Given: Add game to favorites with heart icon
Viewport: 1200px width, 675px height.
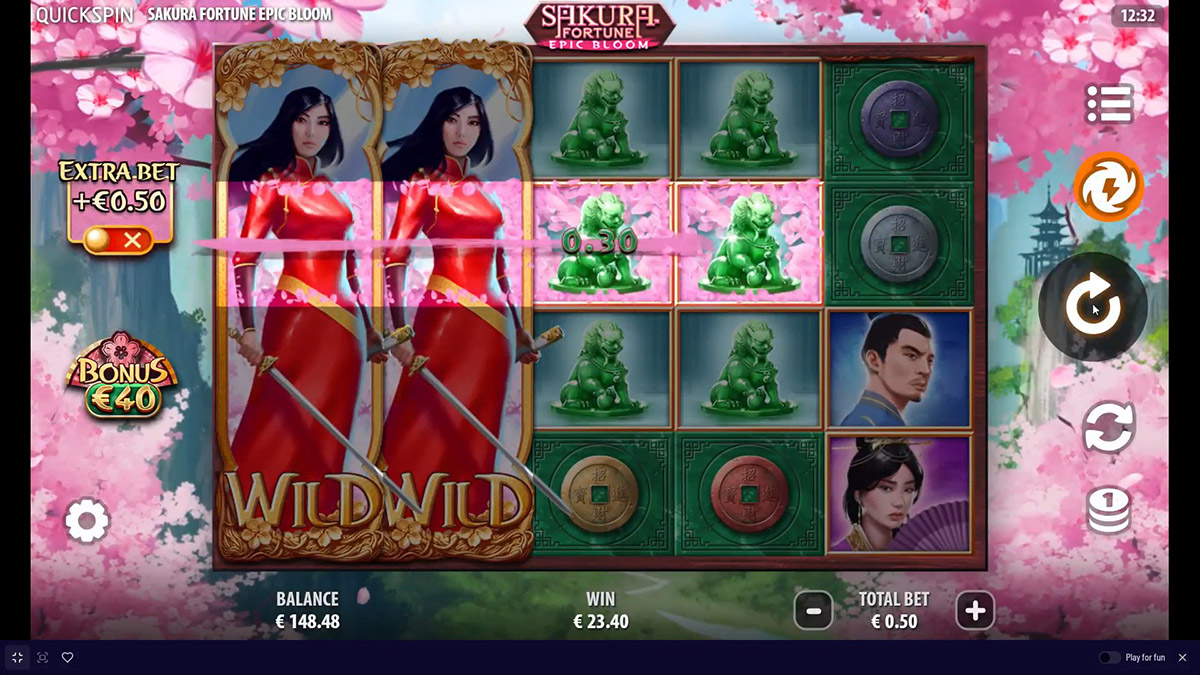Looking at the screenshot, I should [68, 657].
